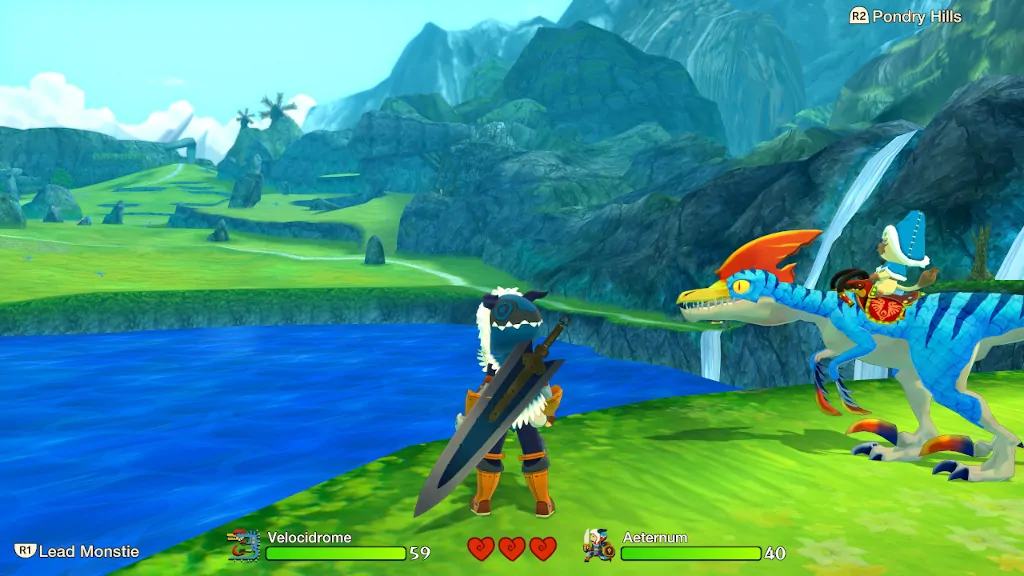The image size is (1024, 576).
Task: Select the Velocidrome monstie portrait icon
Action: (243, 545)
